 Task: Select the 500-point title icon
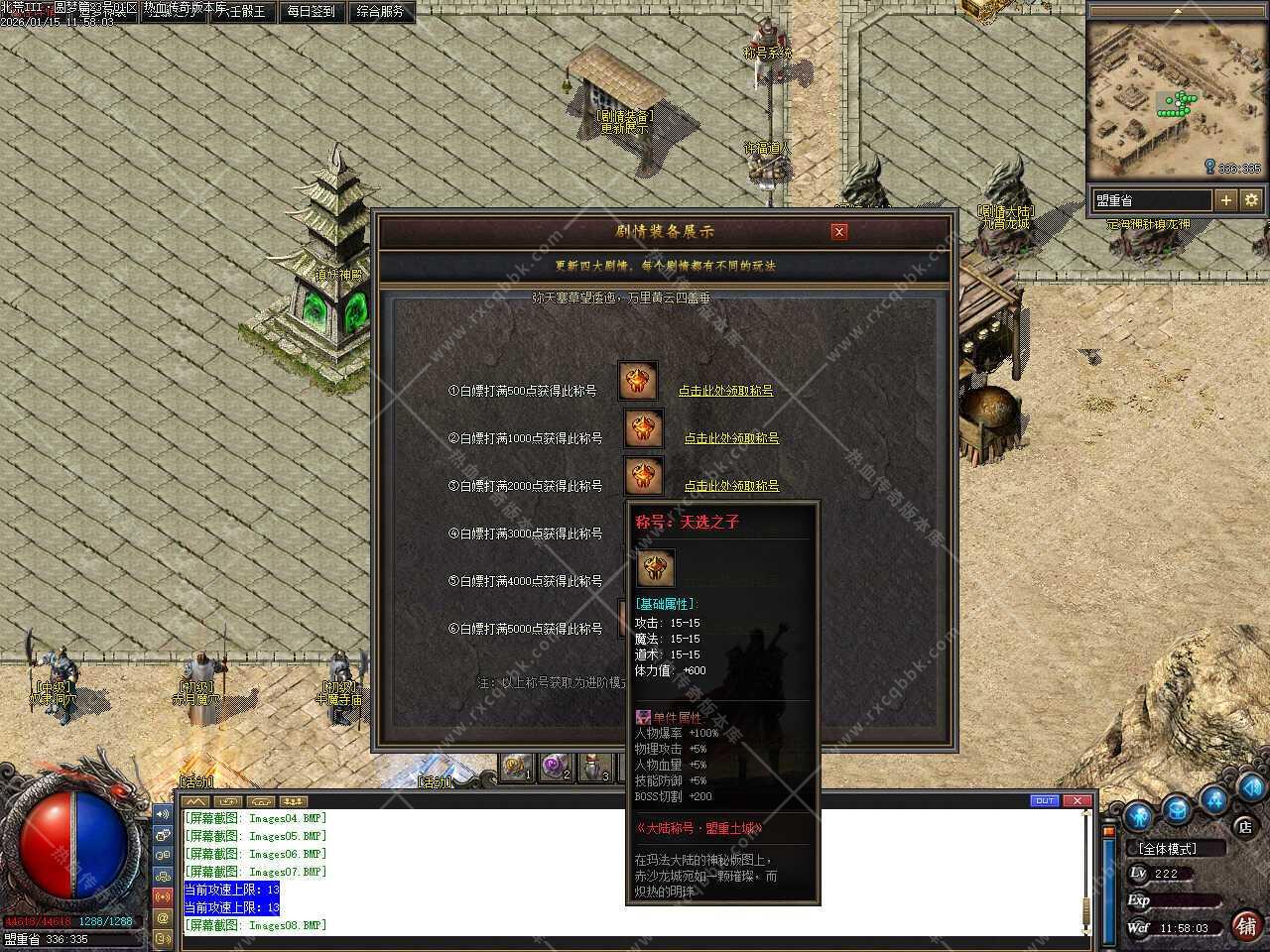pos(638,382)
